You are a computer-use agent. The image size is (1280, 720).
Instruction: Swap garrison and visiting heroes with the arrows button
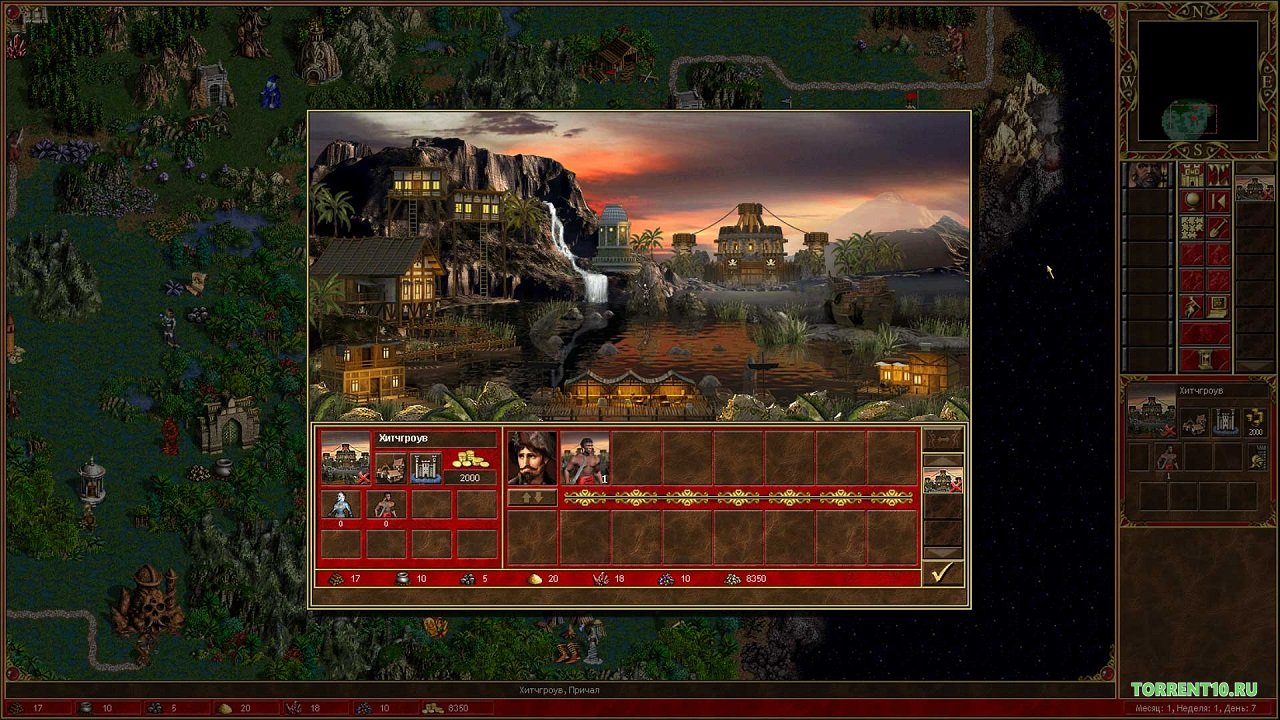click(x=532, y=497)
